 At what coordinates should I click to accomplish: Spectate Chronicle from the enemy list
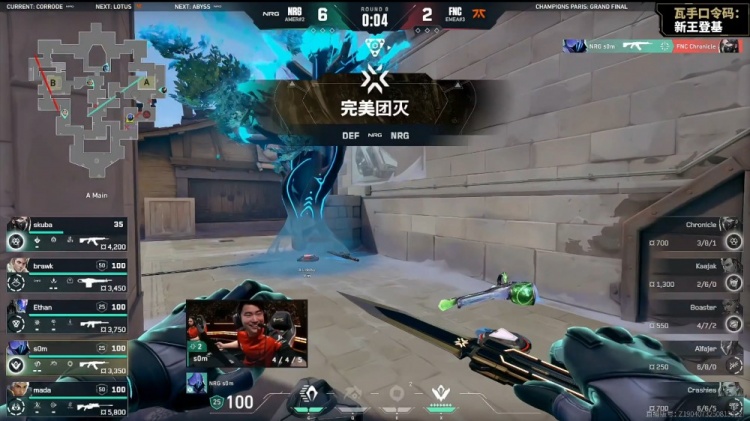point(693,234)
